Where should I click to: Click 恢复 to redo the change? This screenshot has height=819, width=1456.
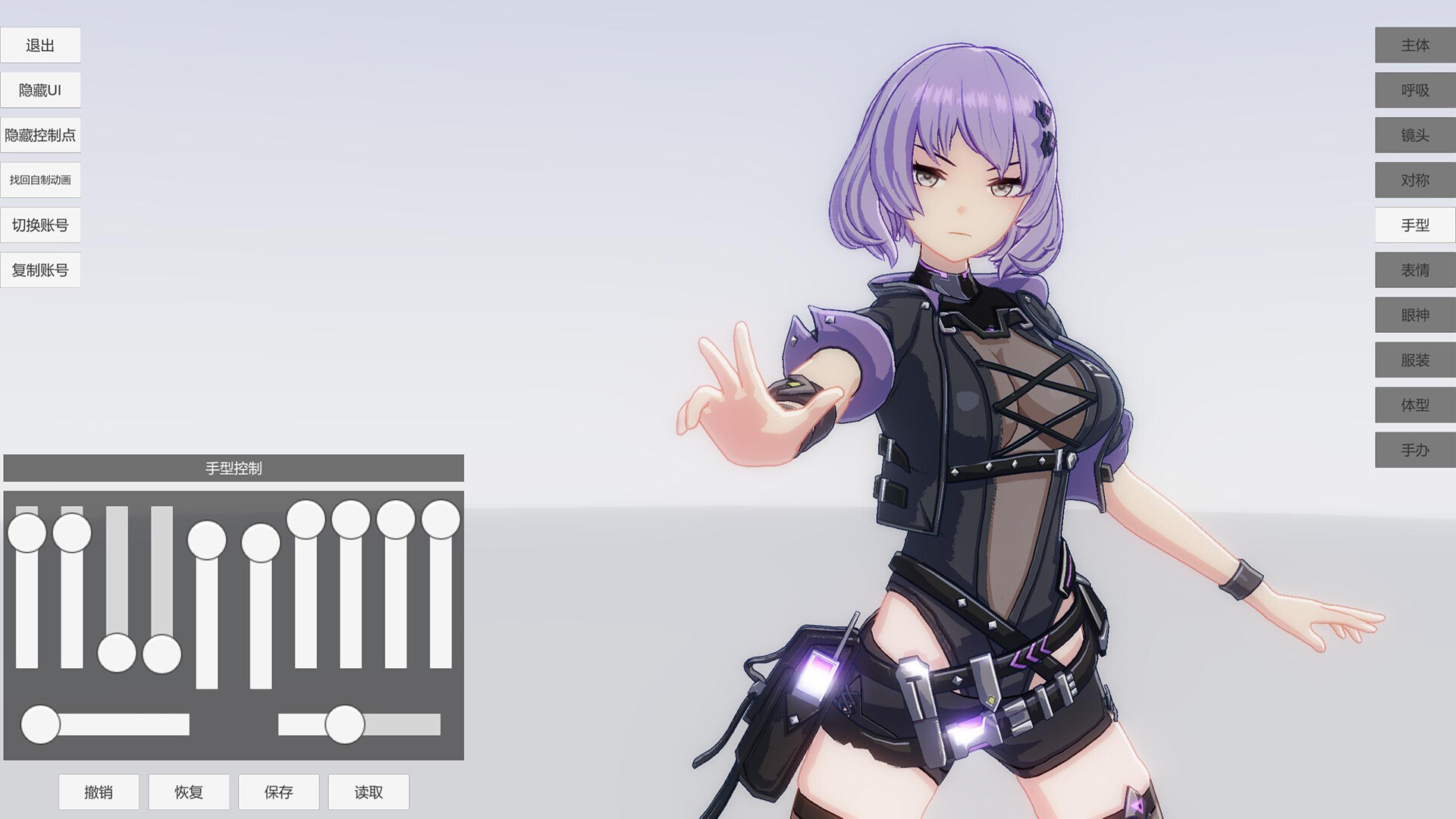(x=189, y=792)
